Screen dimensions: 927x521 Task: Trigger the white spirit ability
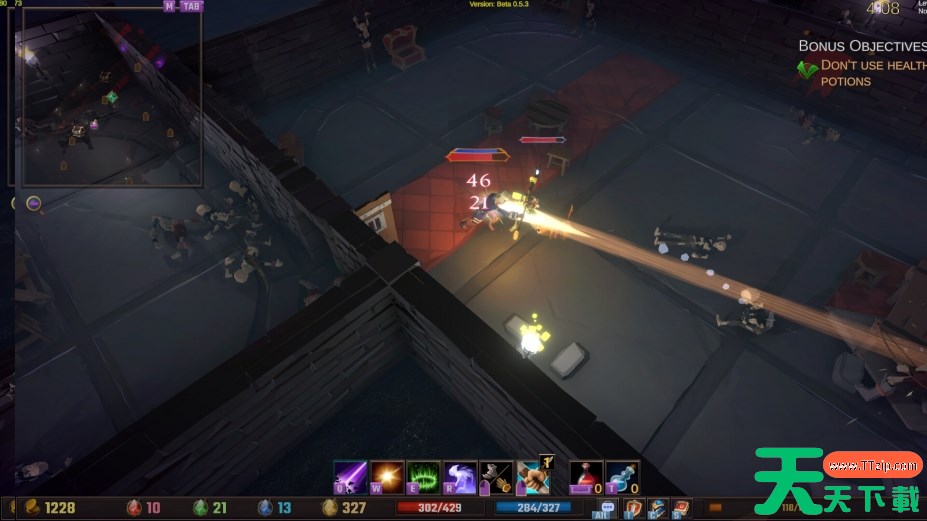460,476
